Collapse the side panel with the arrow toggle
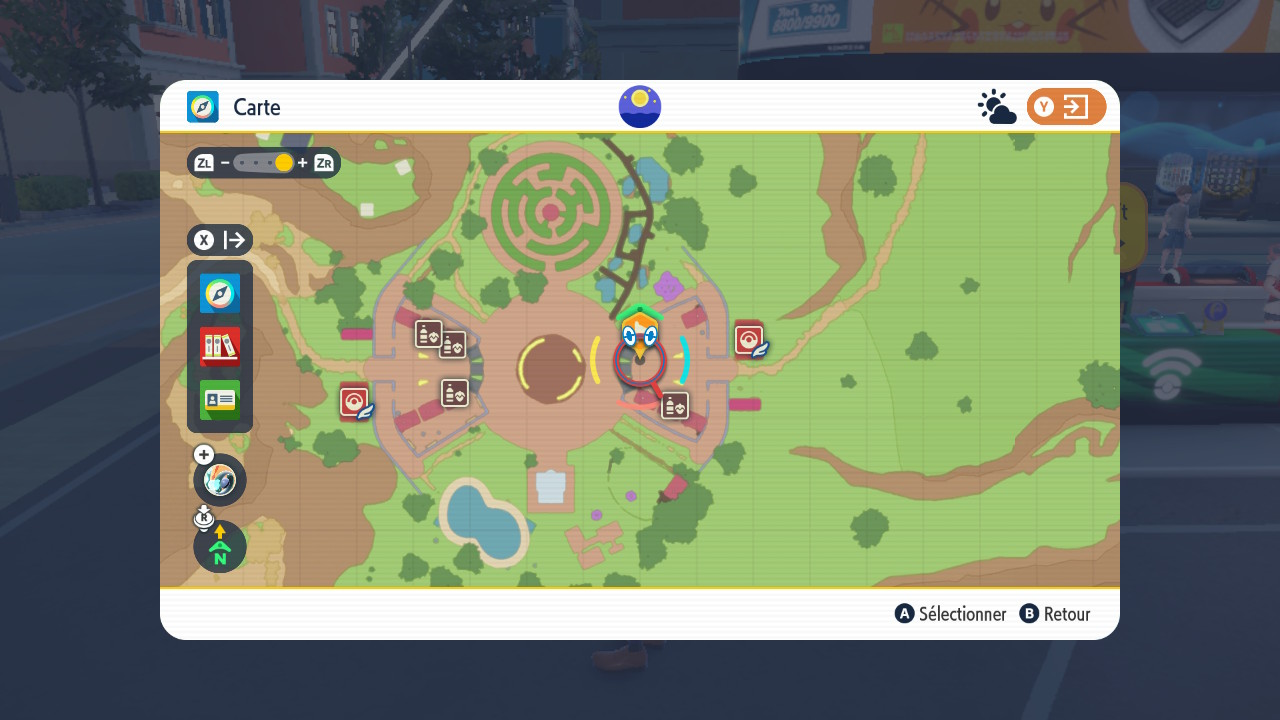Screen dimensions: 1280x720 point(220,240)
